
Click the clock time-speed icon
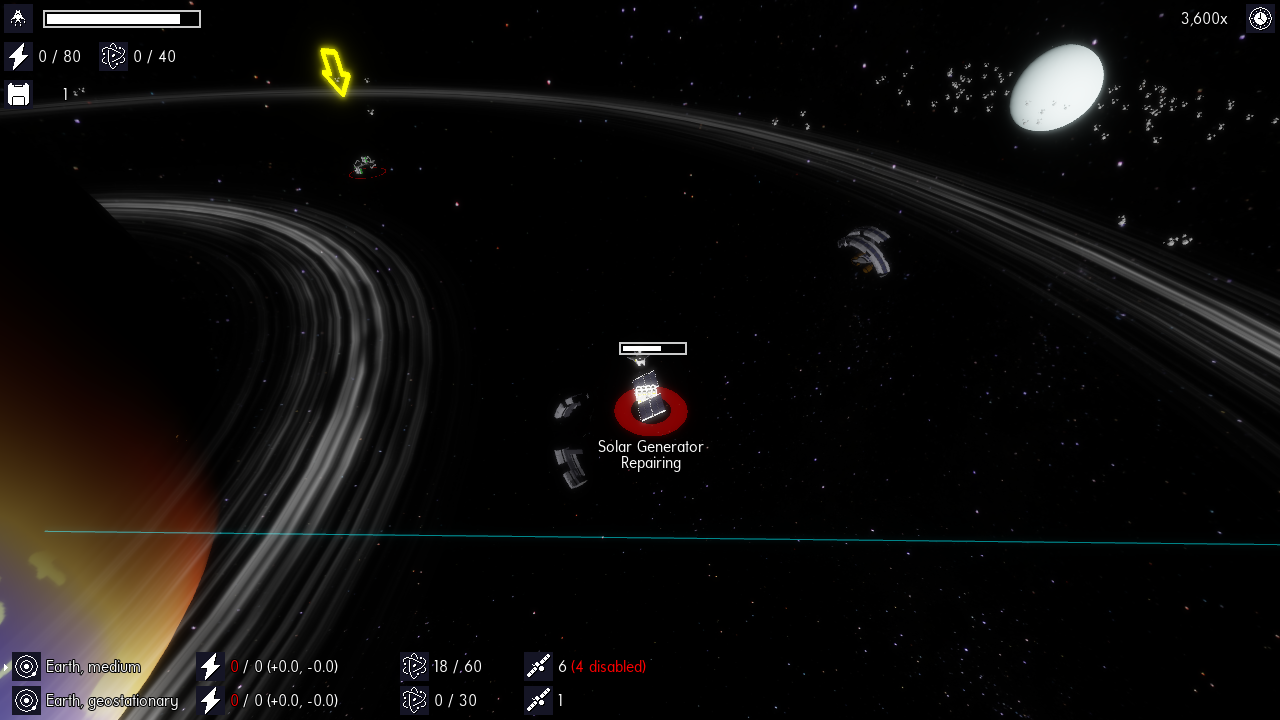pyautogui.click(x=1260, y=18)
